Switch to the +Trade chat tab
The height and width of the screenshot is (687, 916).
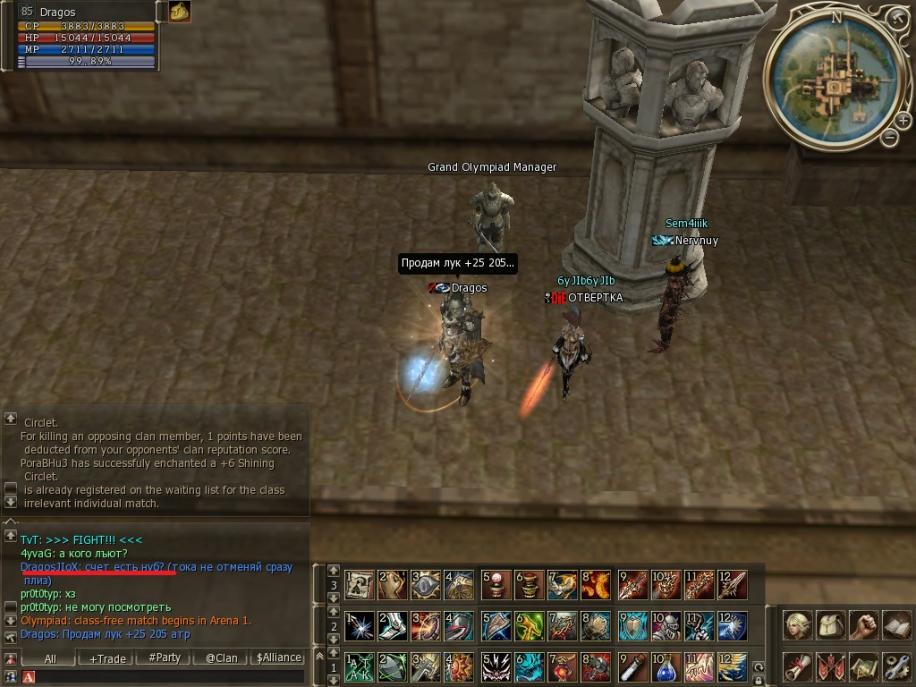(108, 658)
